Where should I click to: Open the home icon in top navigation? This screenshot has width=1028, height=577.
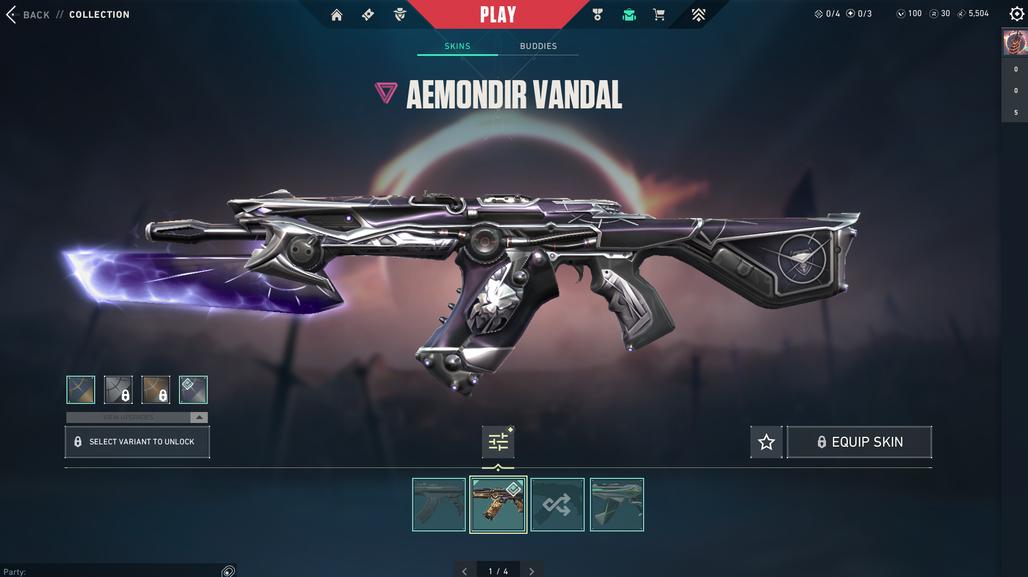[x=336, y=15]
